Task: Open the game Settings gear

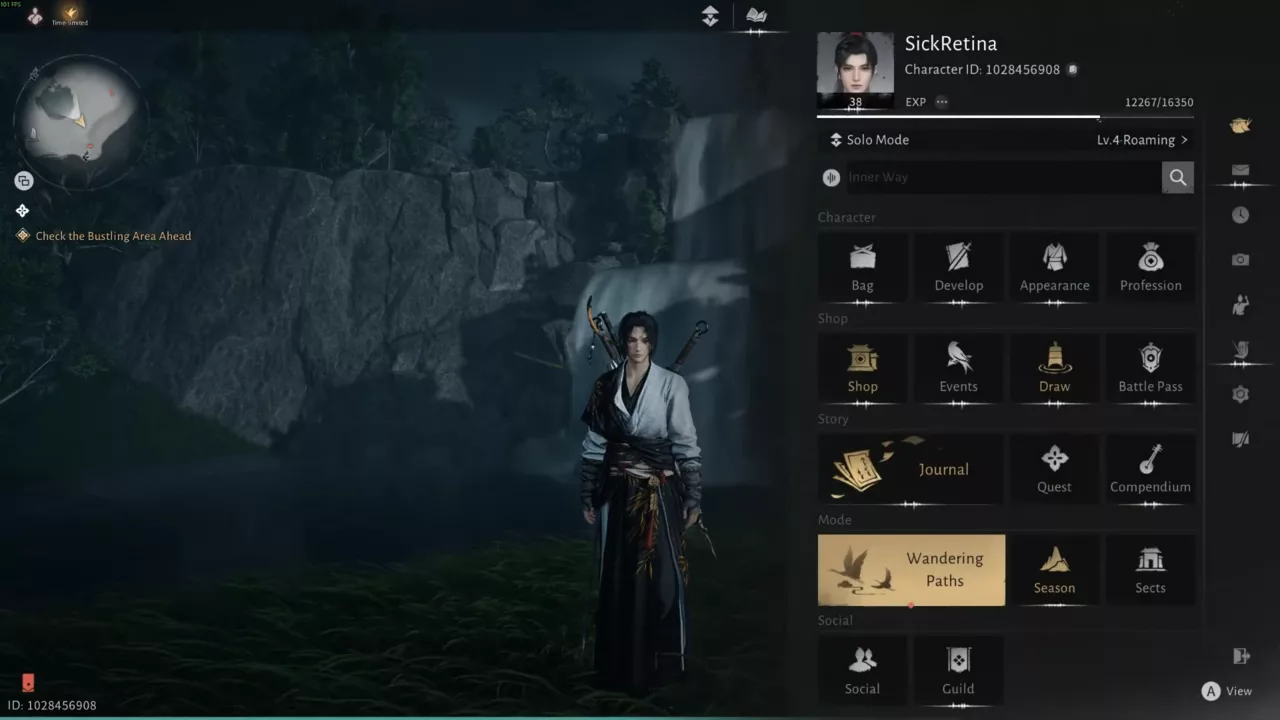Action: click(1240, 394)
